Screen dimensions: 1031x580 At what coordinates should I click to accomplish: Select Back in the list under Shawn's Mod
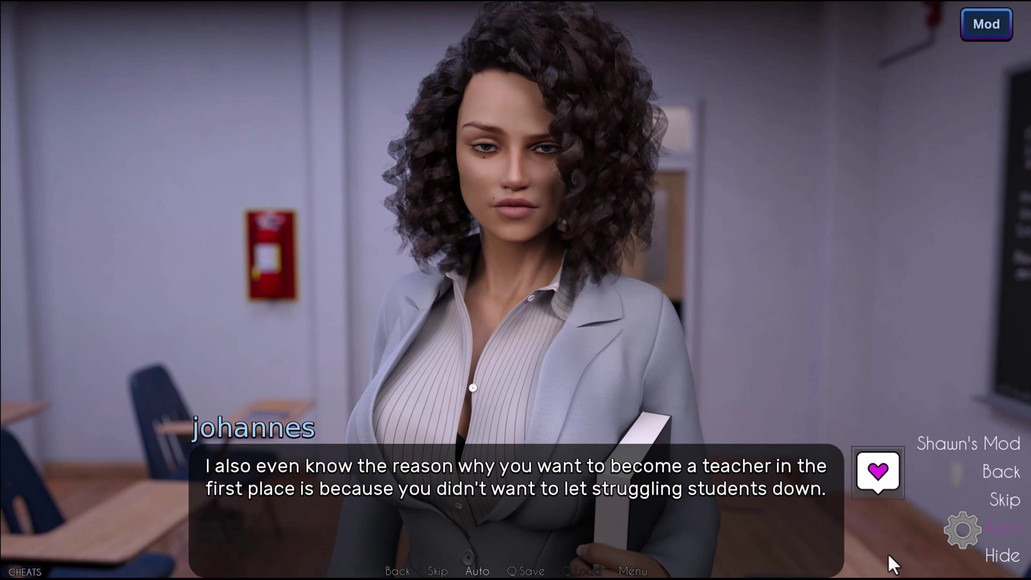pos(1001,471)
